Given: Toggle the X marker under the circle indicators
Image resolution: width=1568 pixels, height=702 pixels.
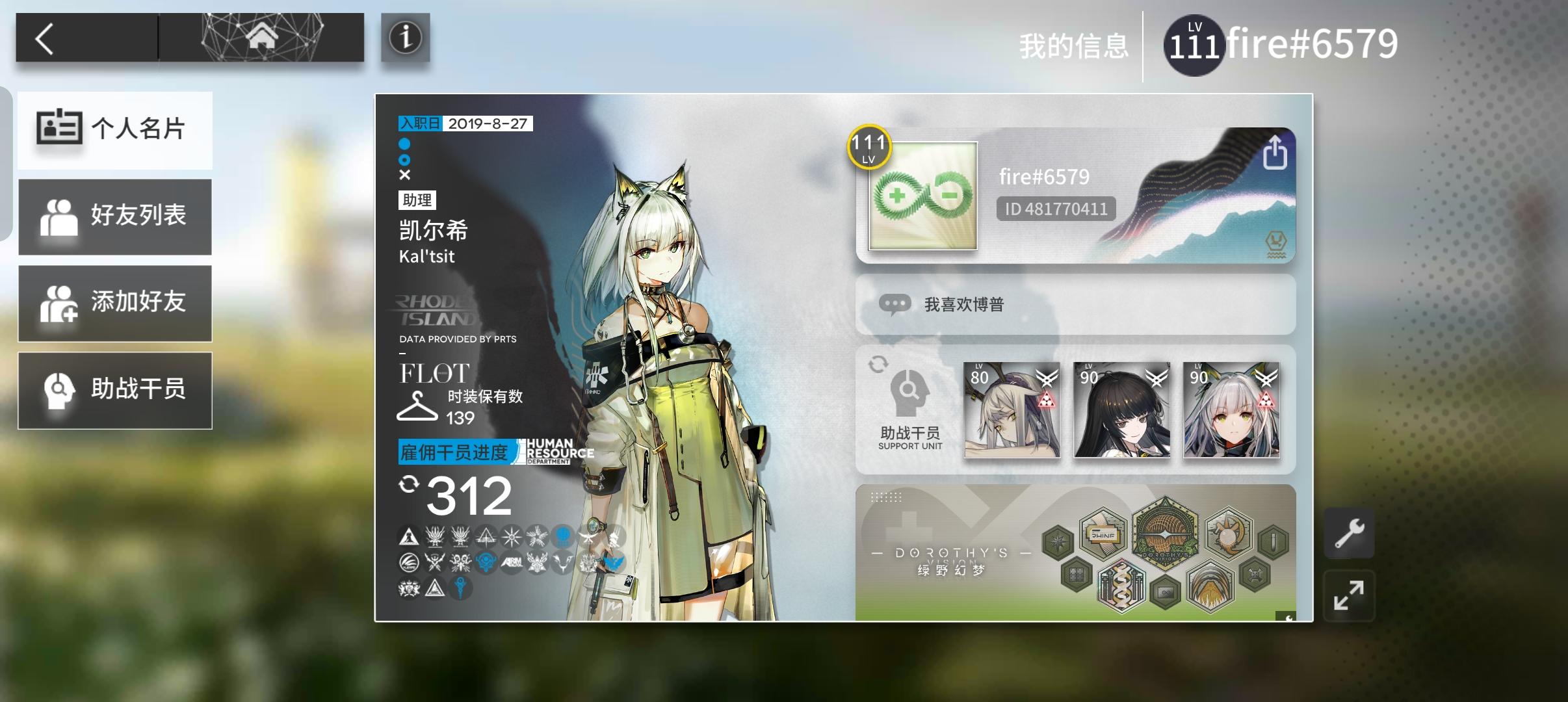Looking at the screenshot, I should pyautogui.click(x=405, y=174).
